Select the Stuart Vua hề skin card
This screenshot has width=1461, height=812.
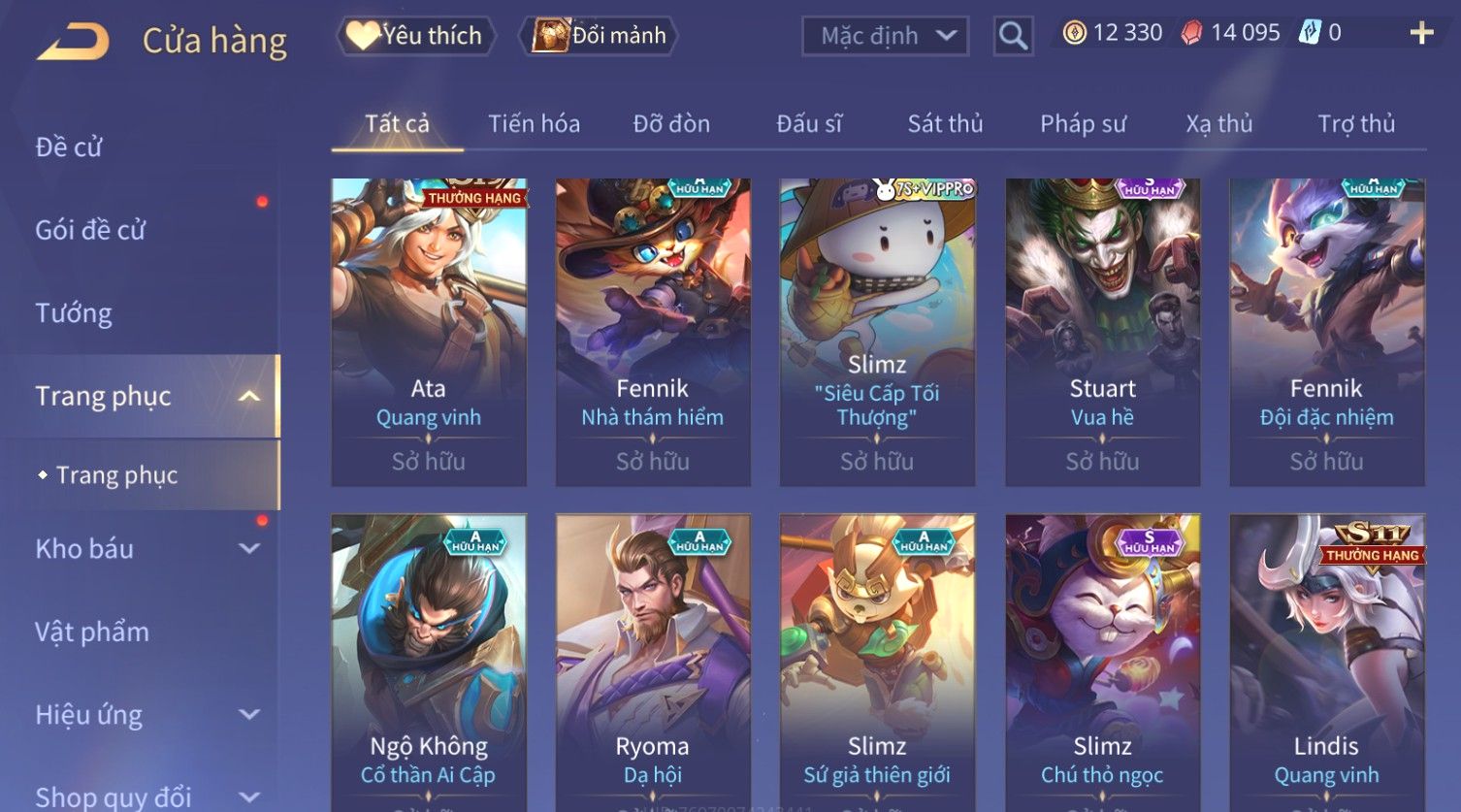[x=1102, y=330]
